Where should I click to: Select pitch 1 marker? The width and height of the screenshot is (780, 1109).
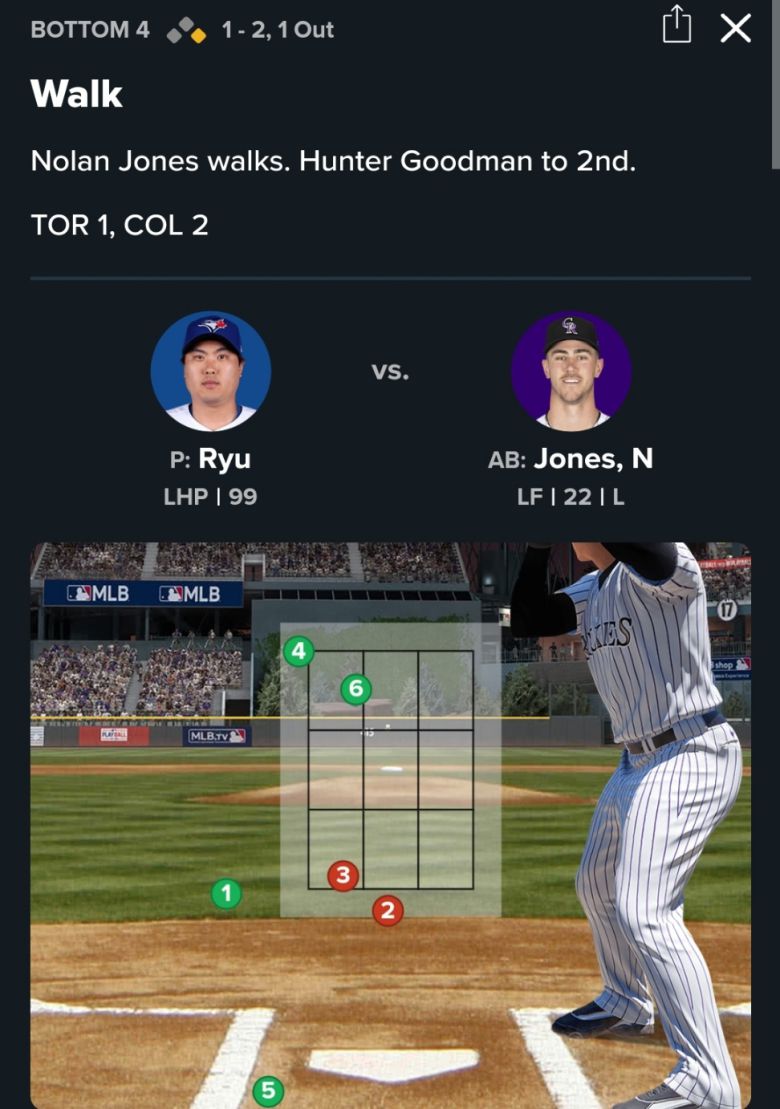[x=227, y=893]
